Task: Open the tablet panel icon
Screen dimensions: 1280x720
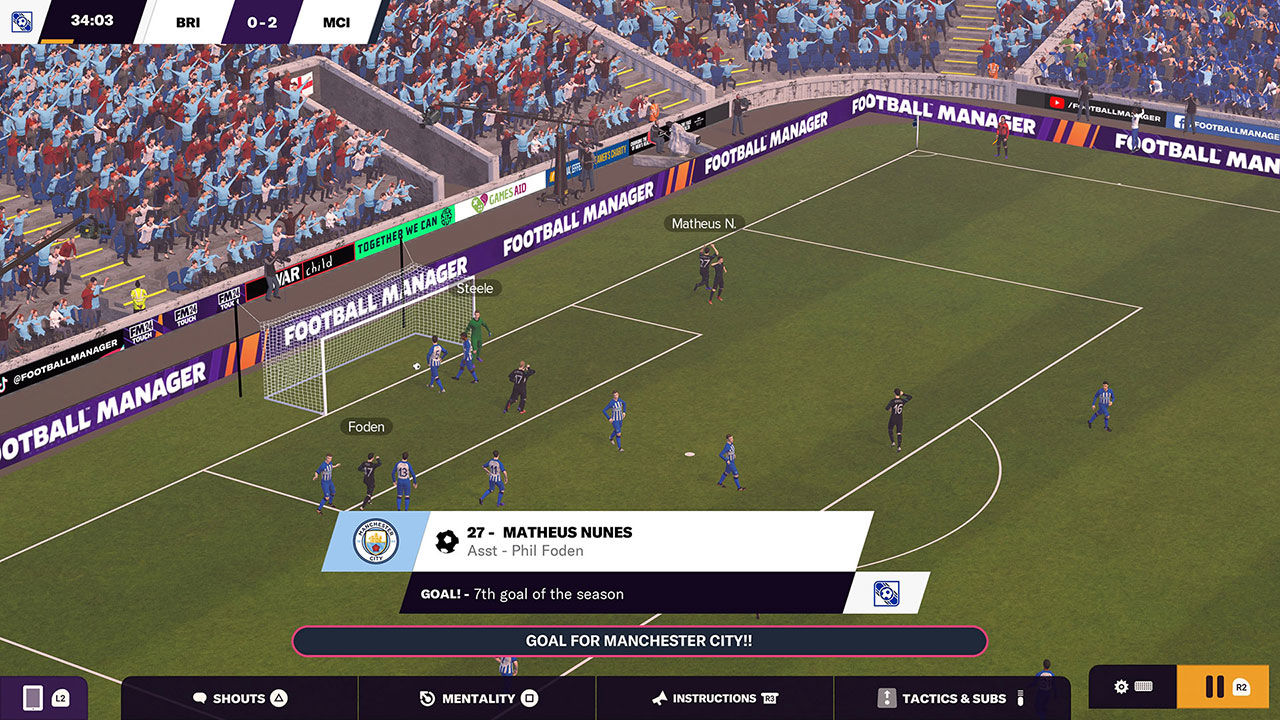Action: tap(33, 697)
